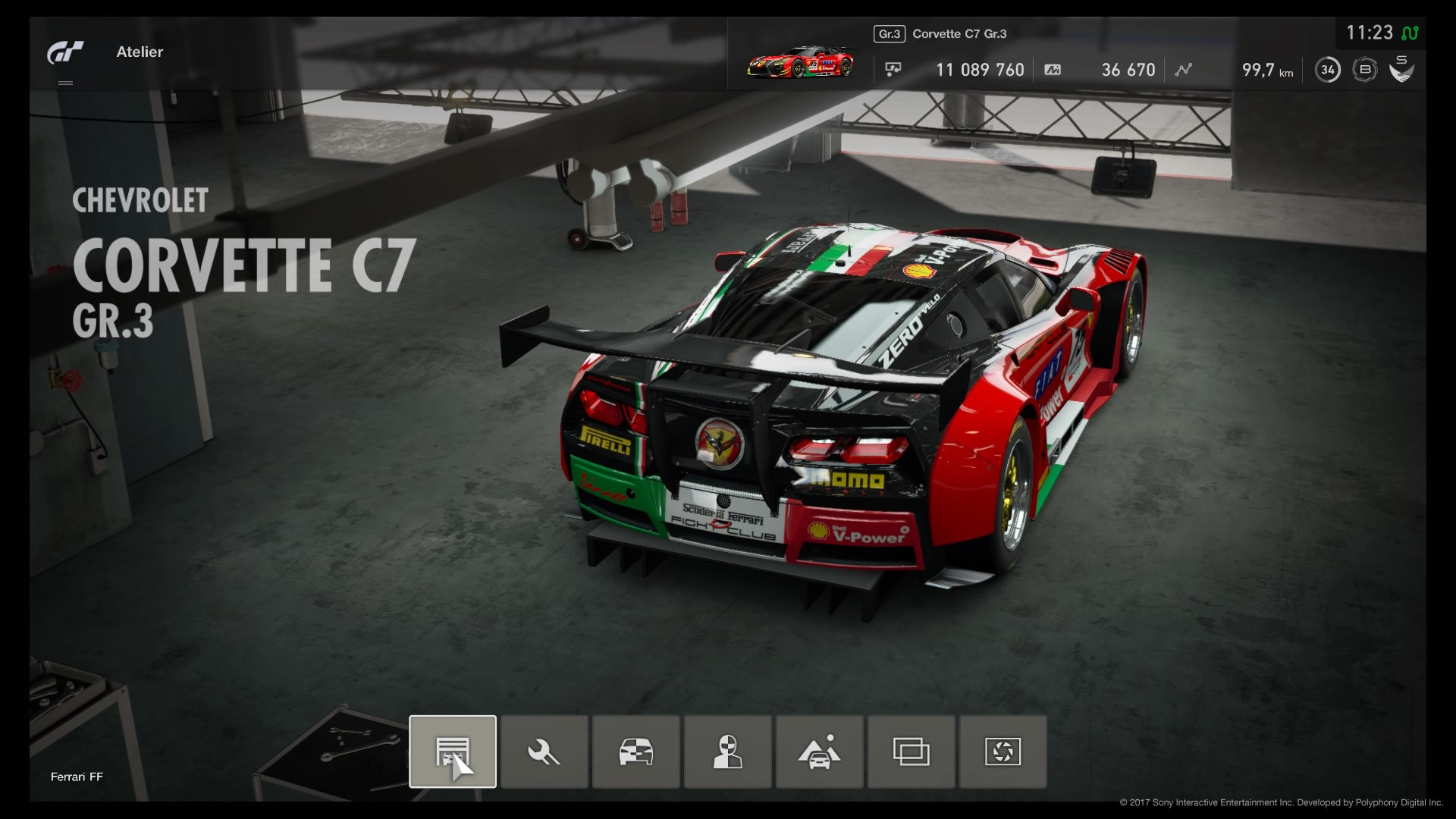The image size is (1456, 819).
Task: Open the camera shutter photo icon
Action: tap(1003, 752)
